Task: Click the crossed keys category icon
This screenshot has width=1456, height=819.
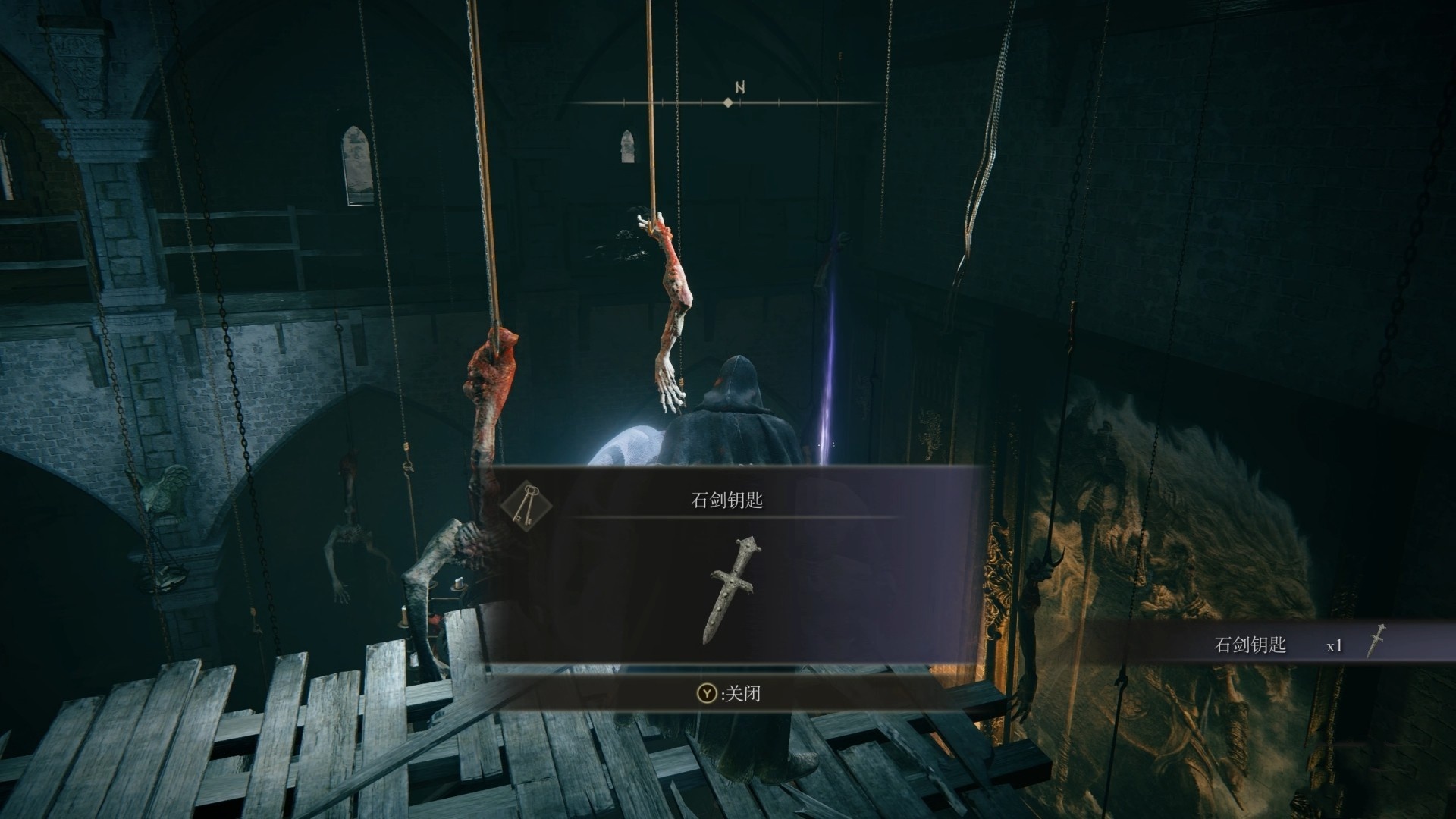Action: pos(526,503)
